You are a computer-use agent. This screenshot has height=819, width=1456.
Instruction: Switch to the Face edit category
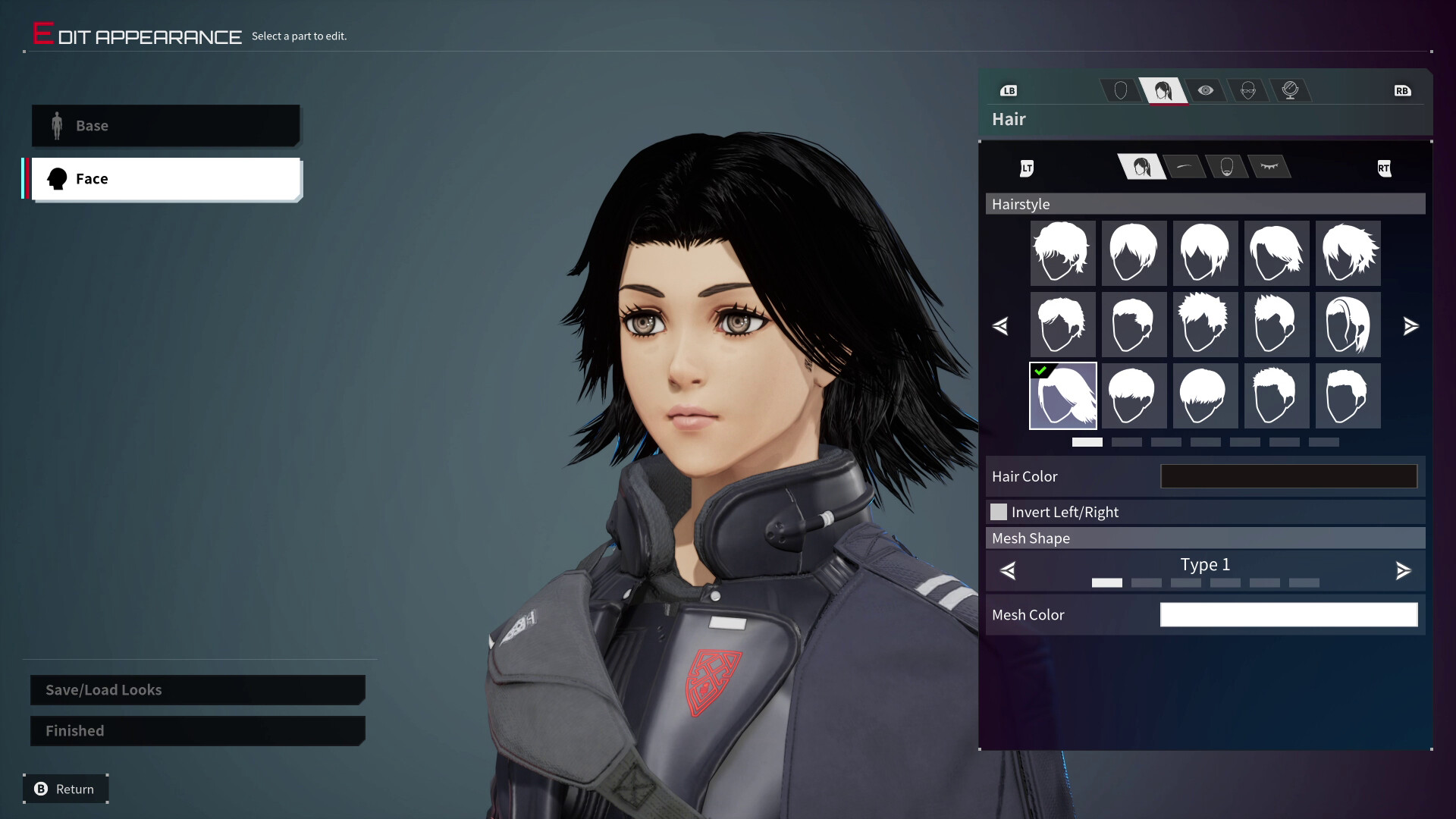166,178
